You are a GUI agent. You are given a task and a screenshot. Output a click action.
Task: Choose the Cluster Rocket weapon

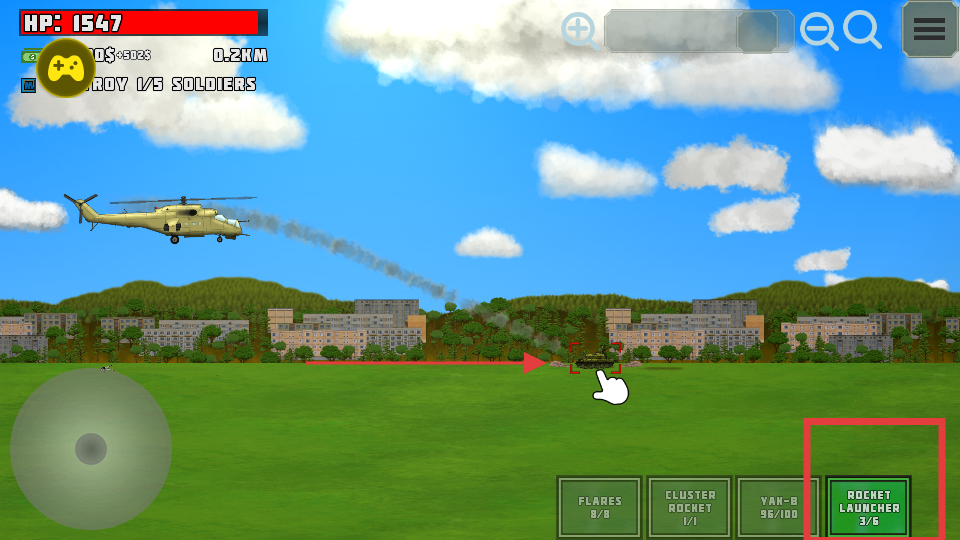(689, 507)
